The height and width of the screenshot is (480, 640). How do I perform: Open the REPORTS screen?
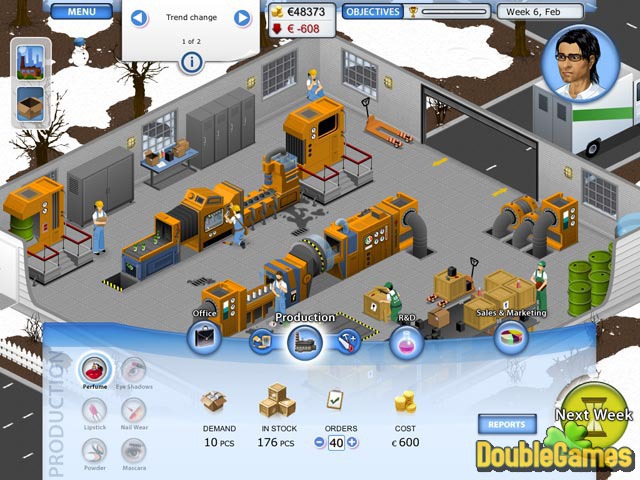[507, 424]
